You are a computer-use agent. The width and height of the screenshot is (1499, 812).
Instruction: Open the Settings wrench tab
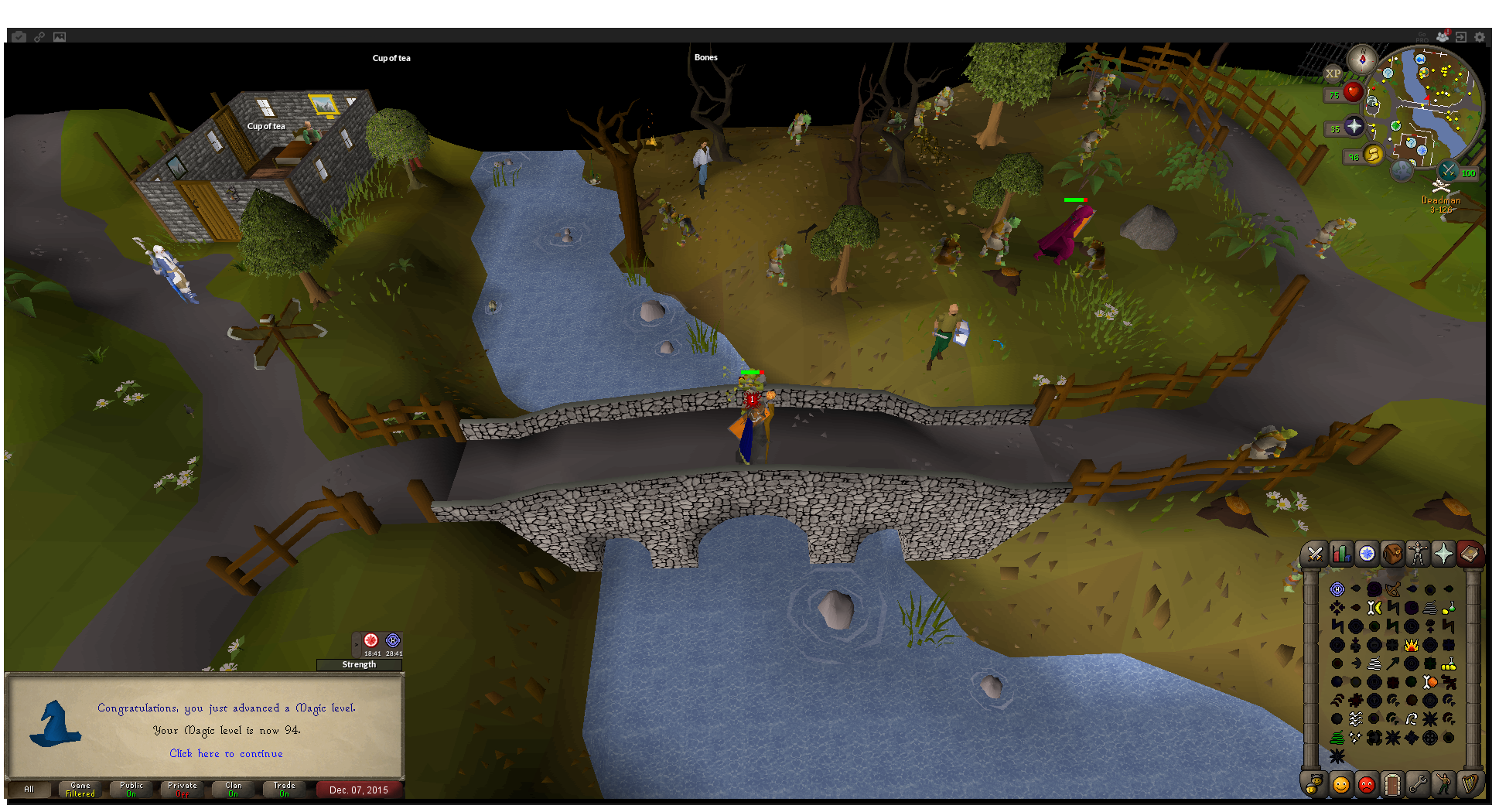pos(1418,784)
